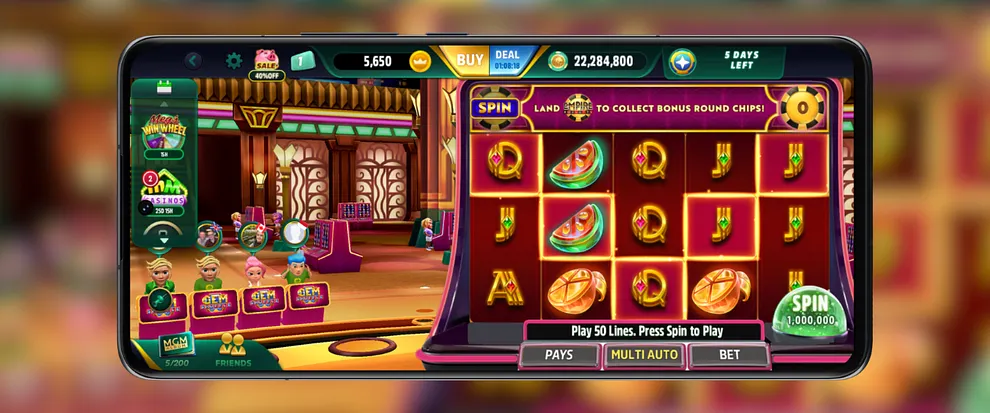Open the piggy bank 40% off sale

pyautogui.click(x=266, y=63)
